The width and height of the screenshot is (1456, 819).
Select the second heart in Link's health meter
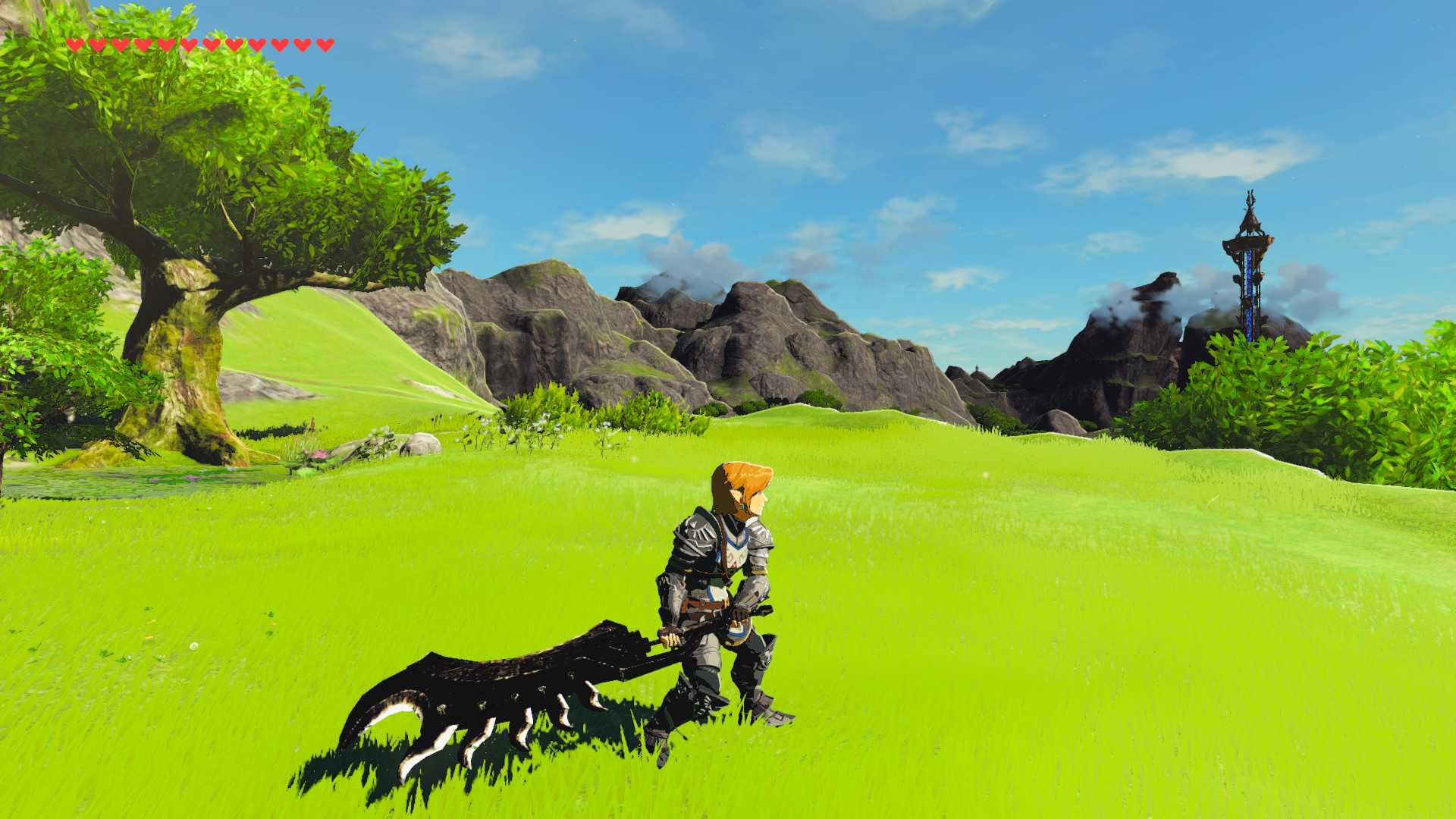coord(99,44)
